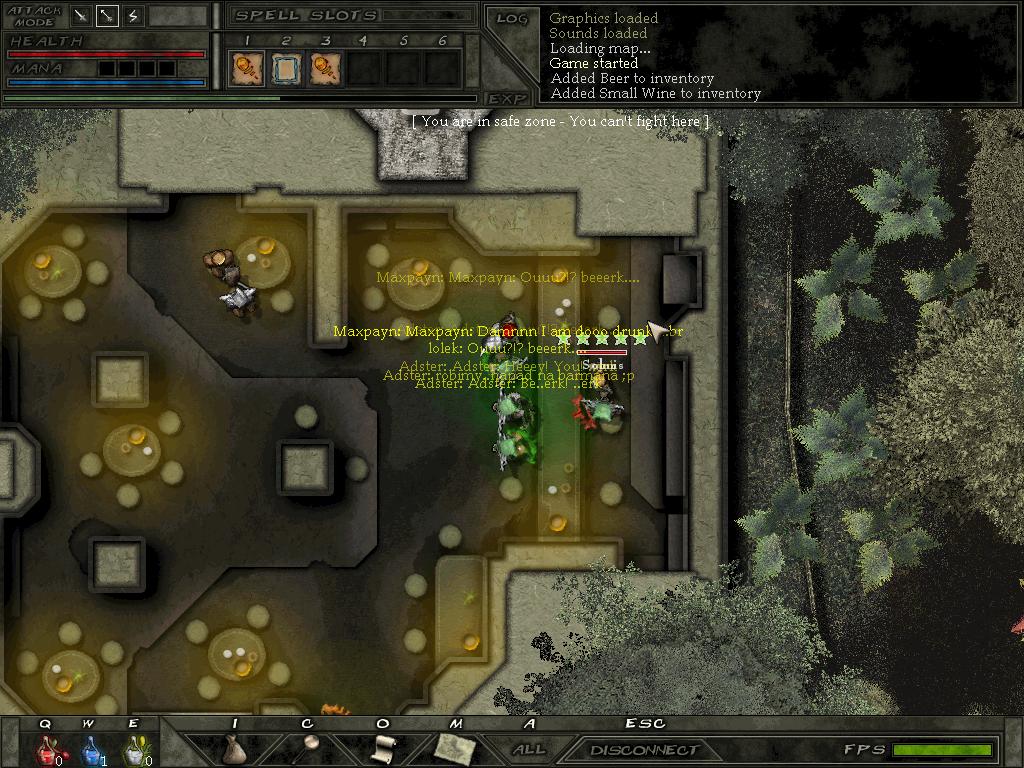This screenshot has height=768, width=1024.
Task: Activate the fire scroll in spell slot 1
Action: pyautogui.click(x=243, y=68)
